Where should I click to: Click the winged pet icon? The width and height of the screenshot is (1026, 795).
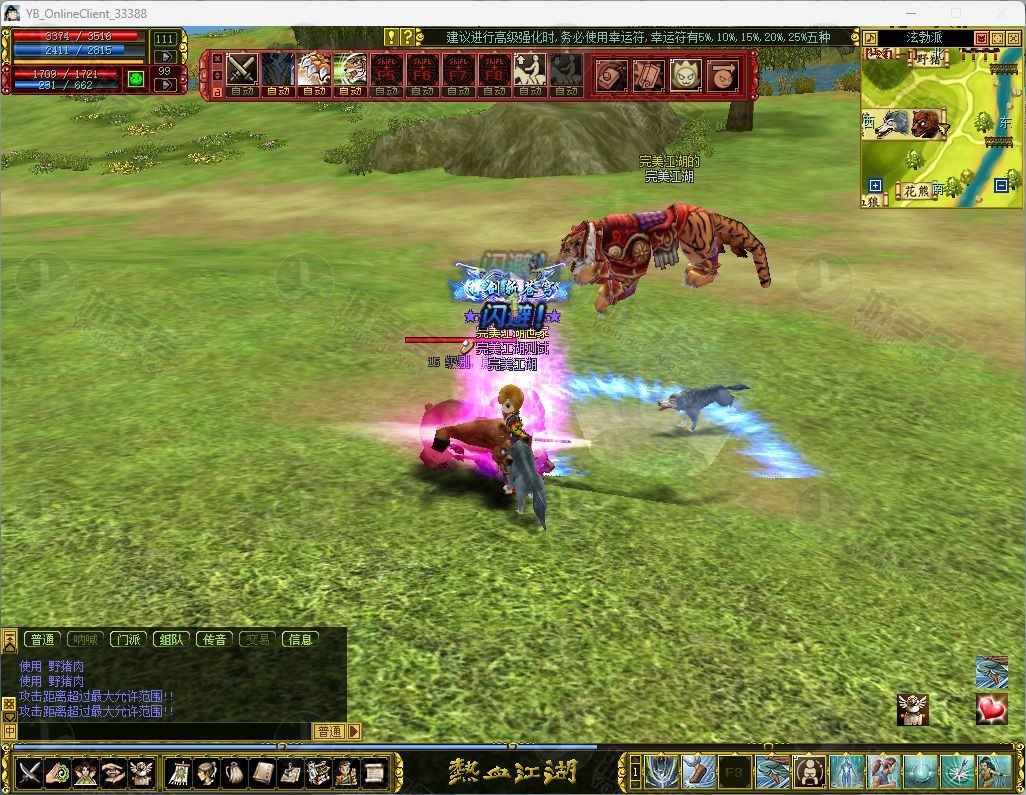point(913,709)
